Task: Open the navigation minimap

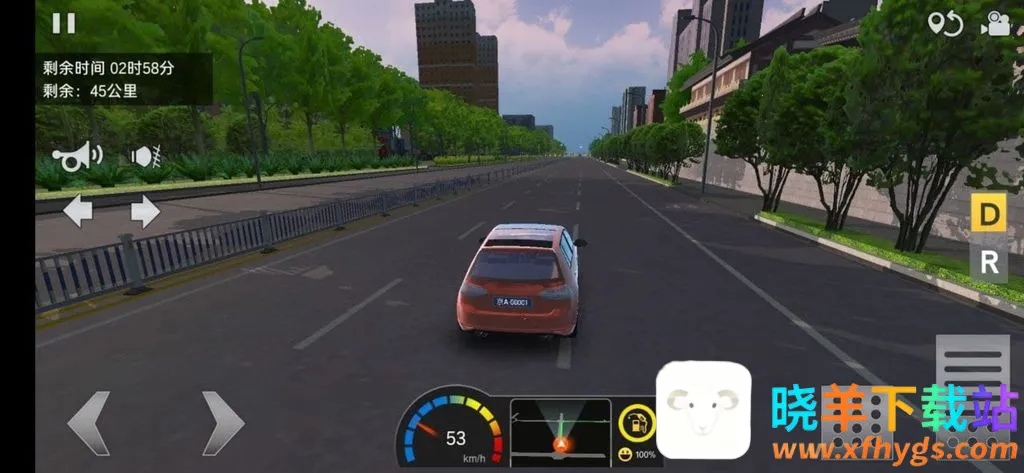Action: pos(560,430)
